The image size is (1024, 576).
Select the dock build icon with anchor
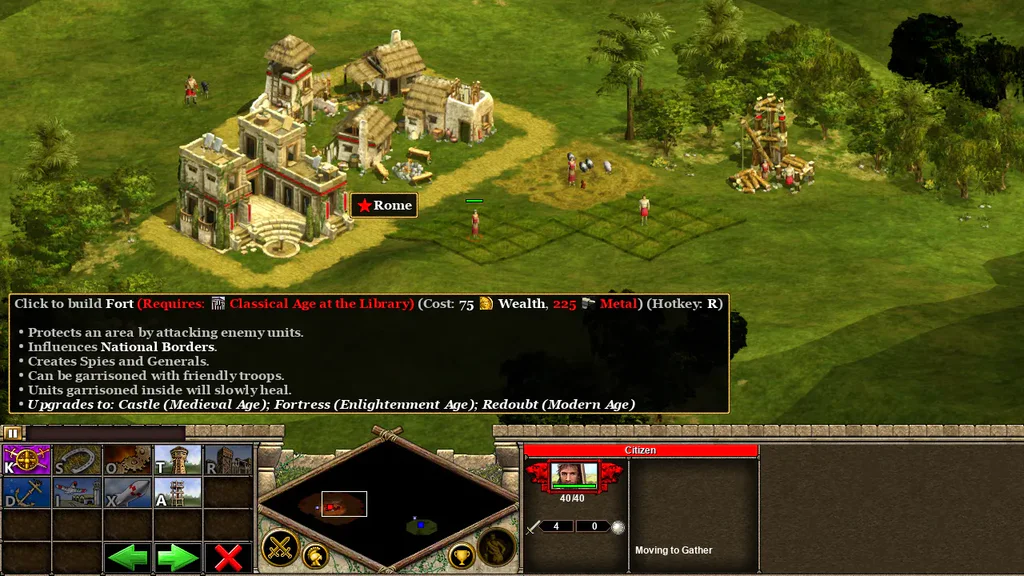tap(27, 492)
